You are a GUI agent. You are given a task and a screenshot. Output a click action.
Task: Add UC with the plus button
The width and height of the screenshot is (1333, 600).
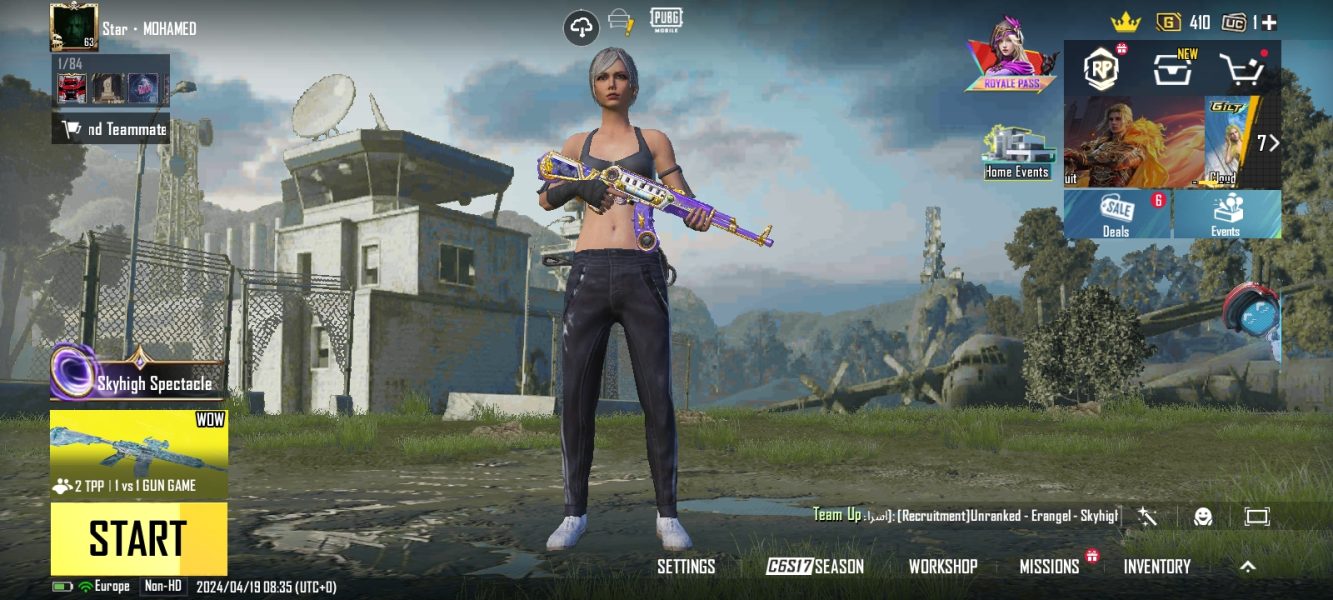point(1268,22)
